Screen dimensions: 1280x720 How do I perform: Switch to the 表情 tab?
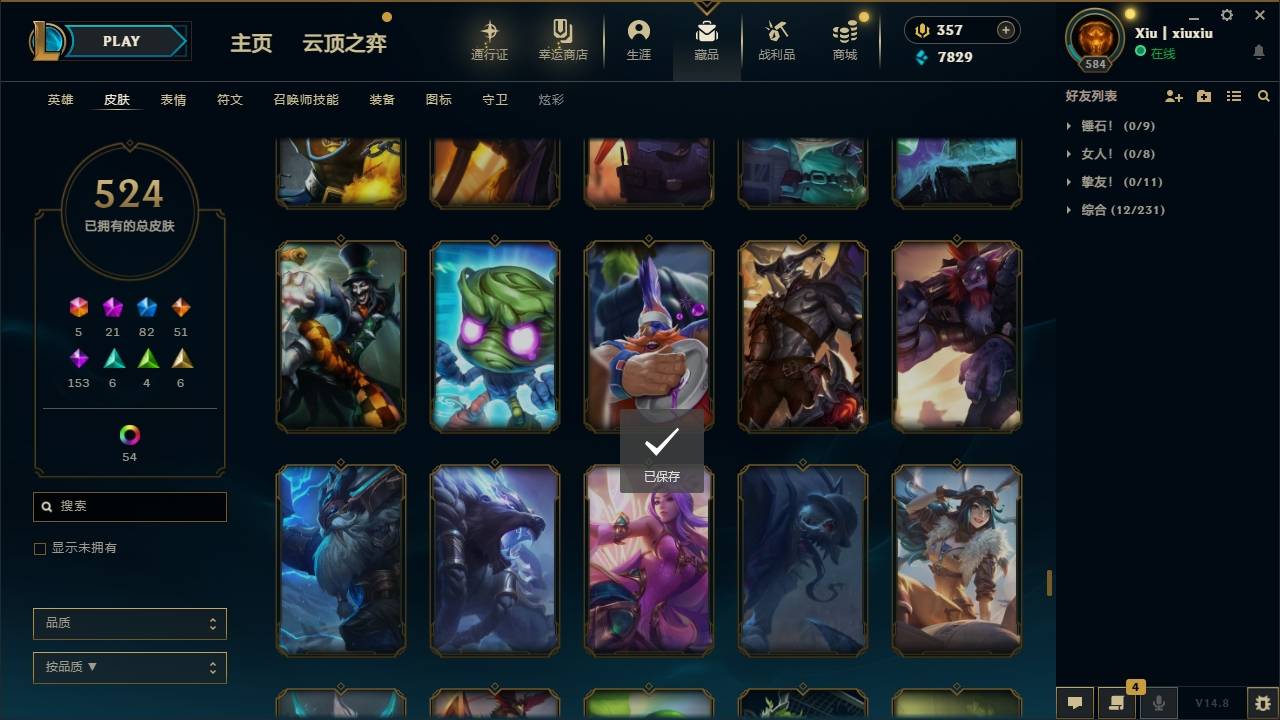point(173,99)
